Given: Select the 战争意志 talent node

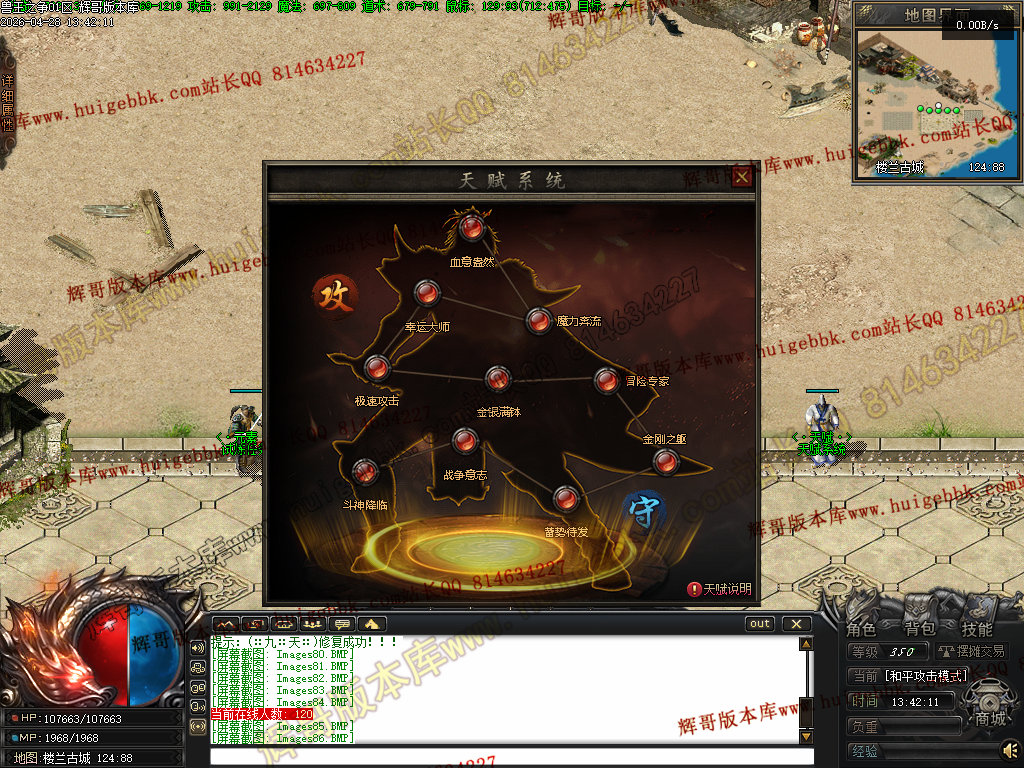Looking at the screenshot, I should click(463, 440).
